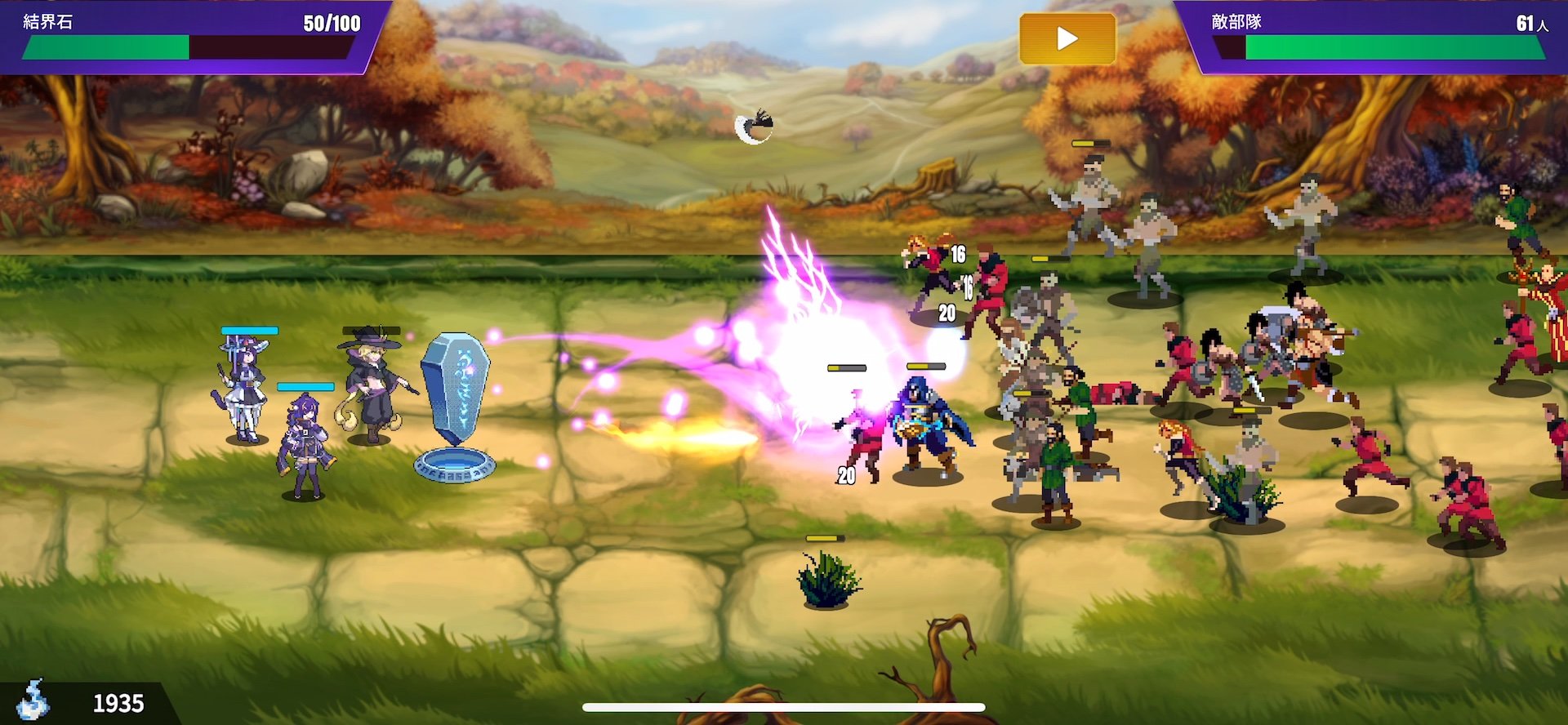Screen dimensions: 1568x725
Task: Click the white wave progress bar at bottom
Action: (784, 707)
